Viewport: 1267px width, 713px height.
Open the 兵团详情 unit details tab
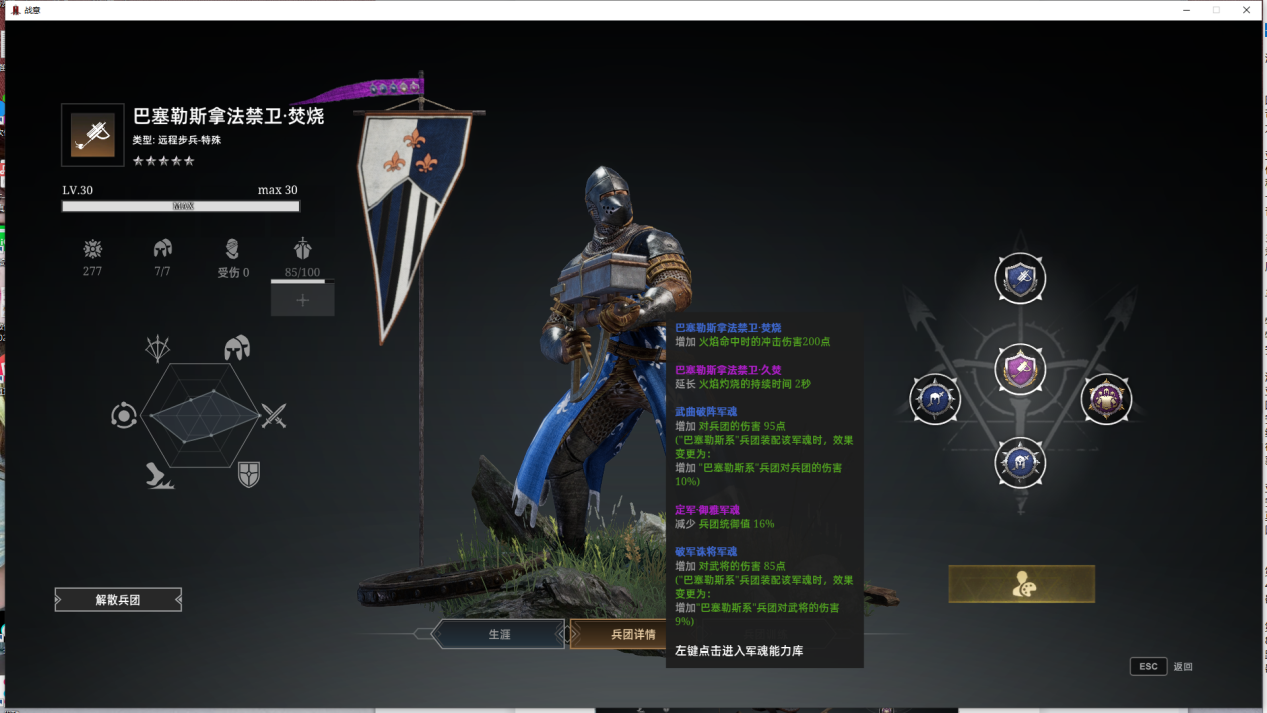point(620,634)
